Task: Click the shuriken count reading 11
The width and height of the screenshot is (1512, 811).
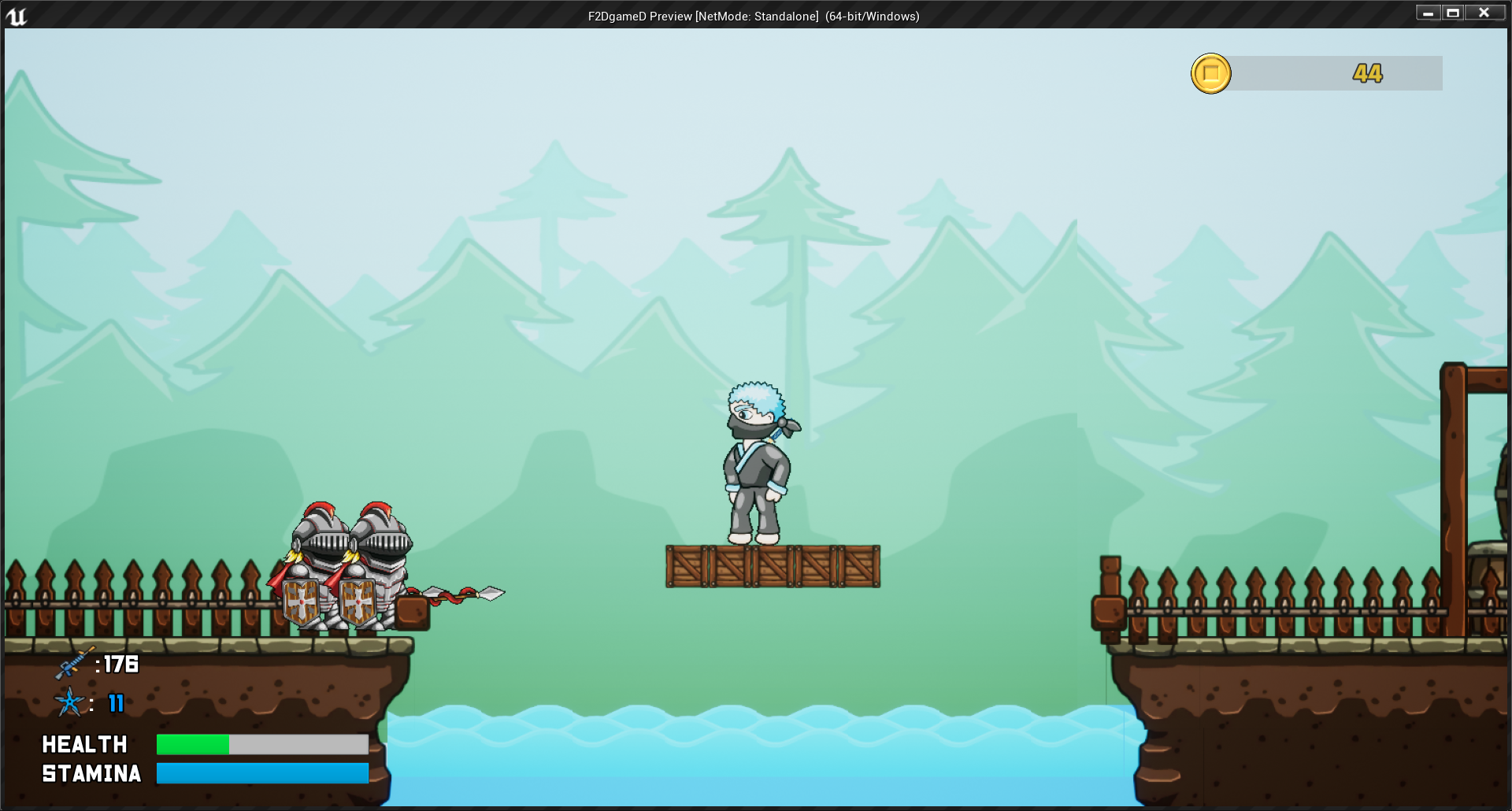Action: pos(115,705)
